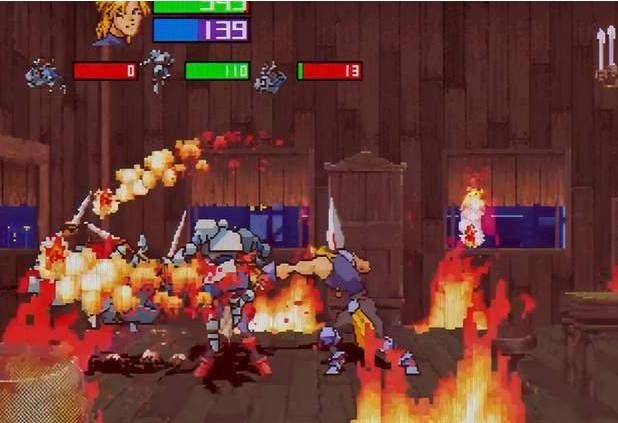Click the blonde hero portrait
The height and width of the screenshot is (423, 618).
click(122, 22)
